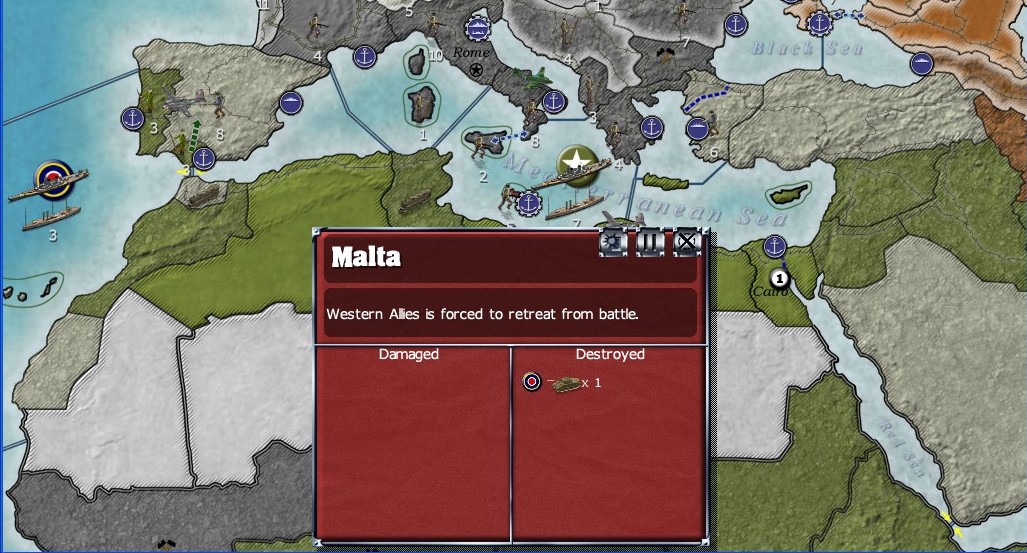
Task: Click the white star battle marker
Action: [576, 160]
